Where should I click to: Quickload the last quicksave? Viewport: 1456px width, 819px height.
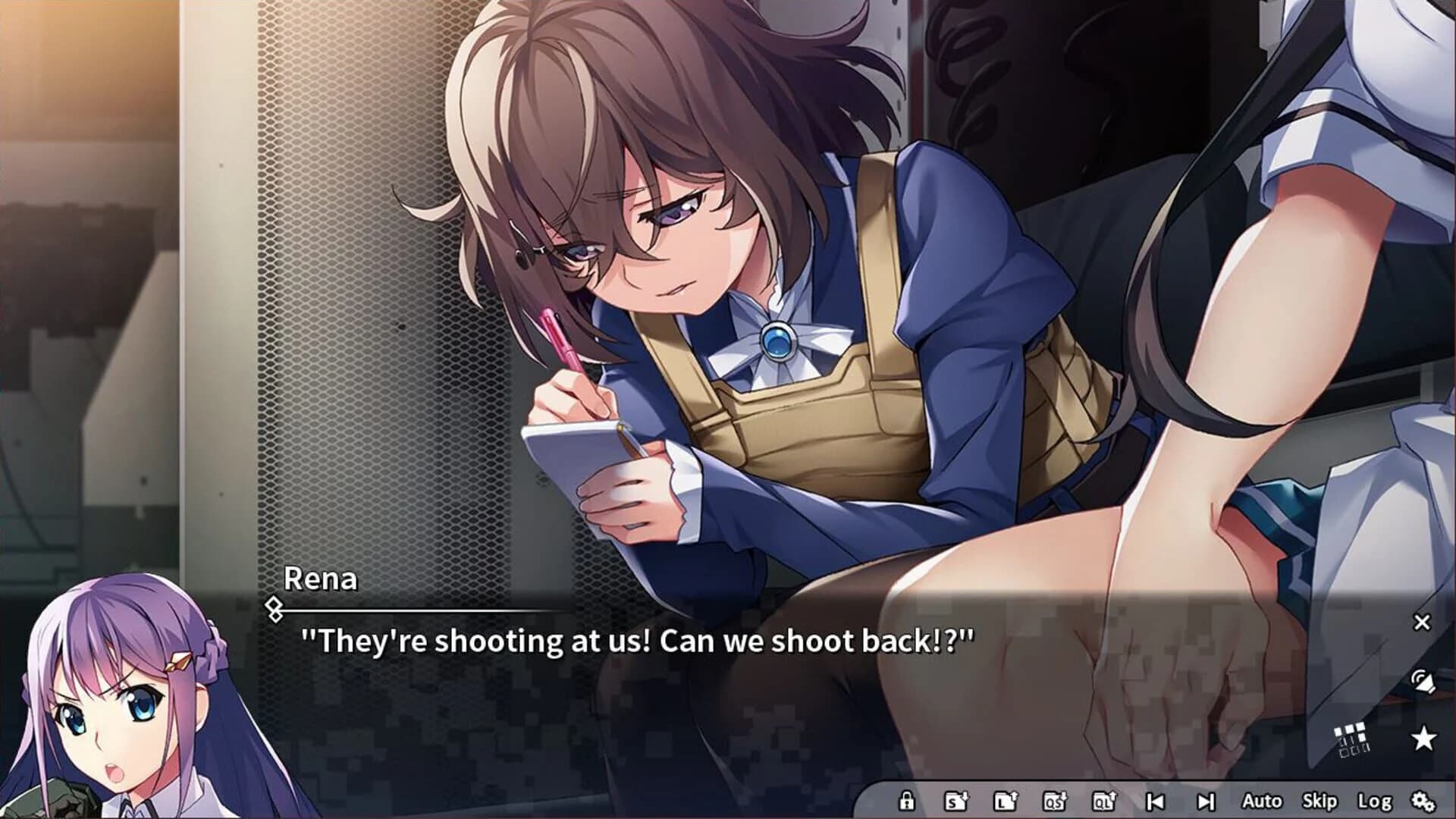[x=1105, y=801]
